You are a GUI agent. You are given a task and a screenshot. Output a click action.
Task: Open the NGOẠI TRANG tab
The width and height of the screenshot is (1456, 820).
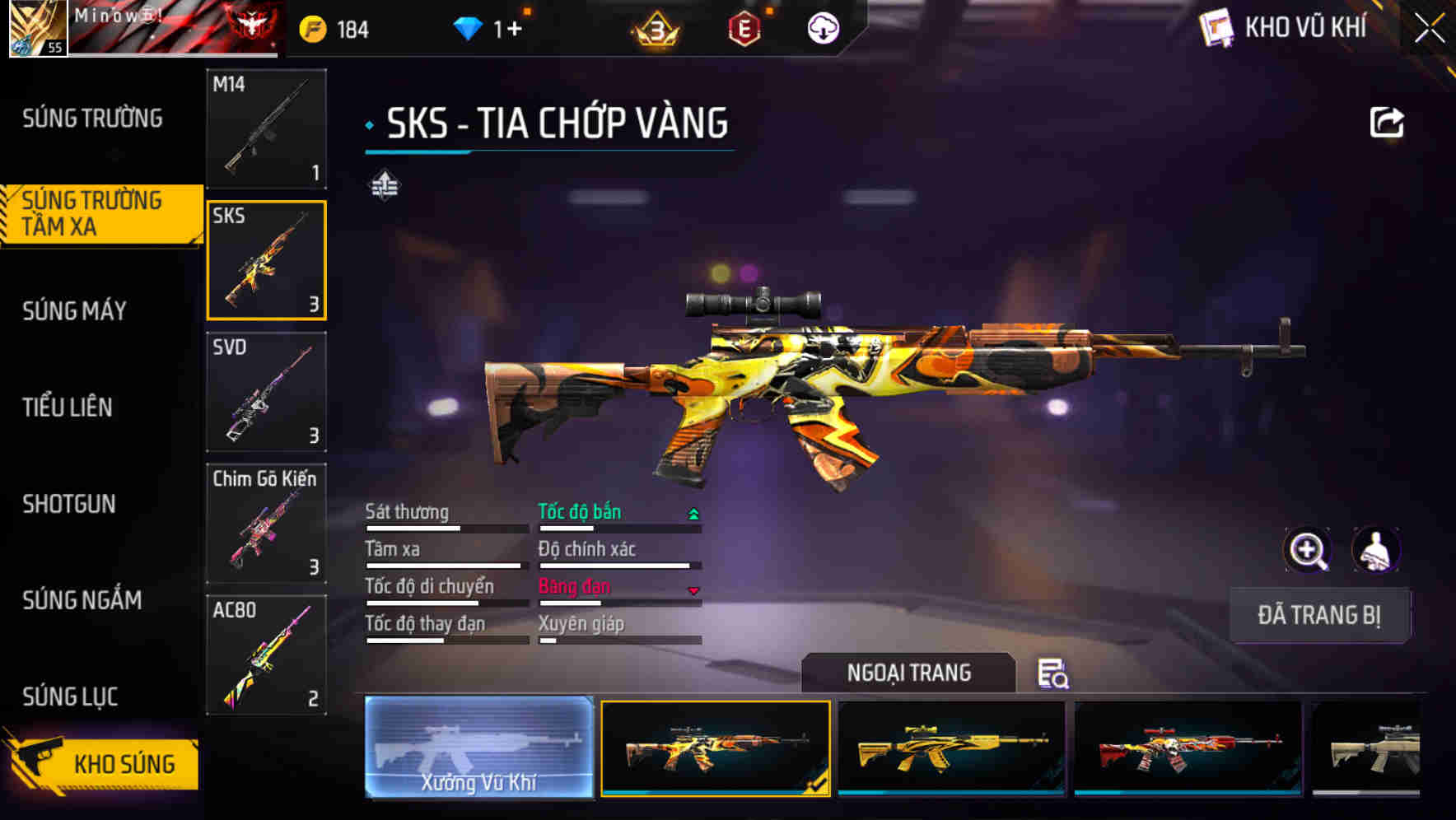click(x=908, y=673)
